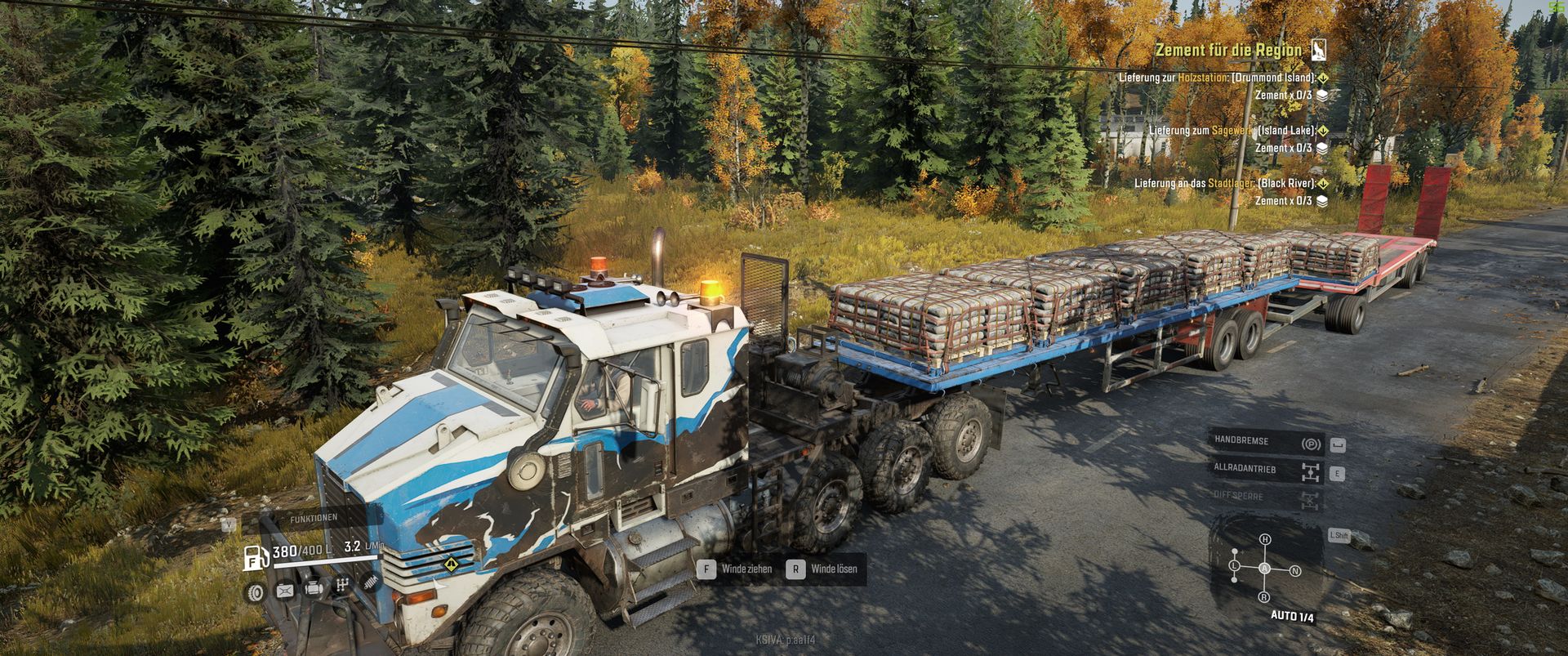The image size is (1568, 656).
Task: Shift to the N neutral gear
Action: pos(1295,571)
